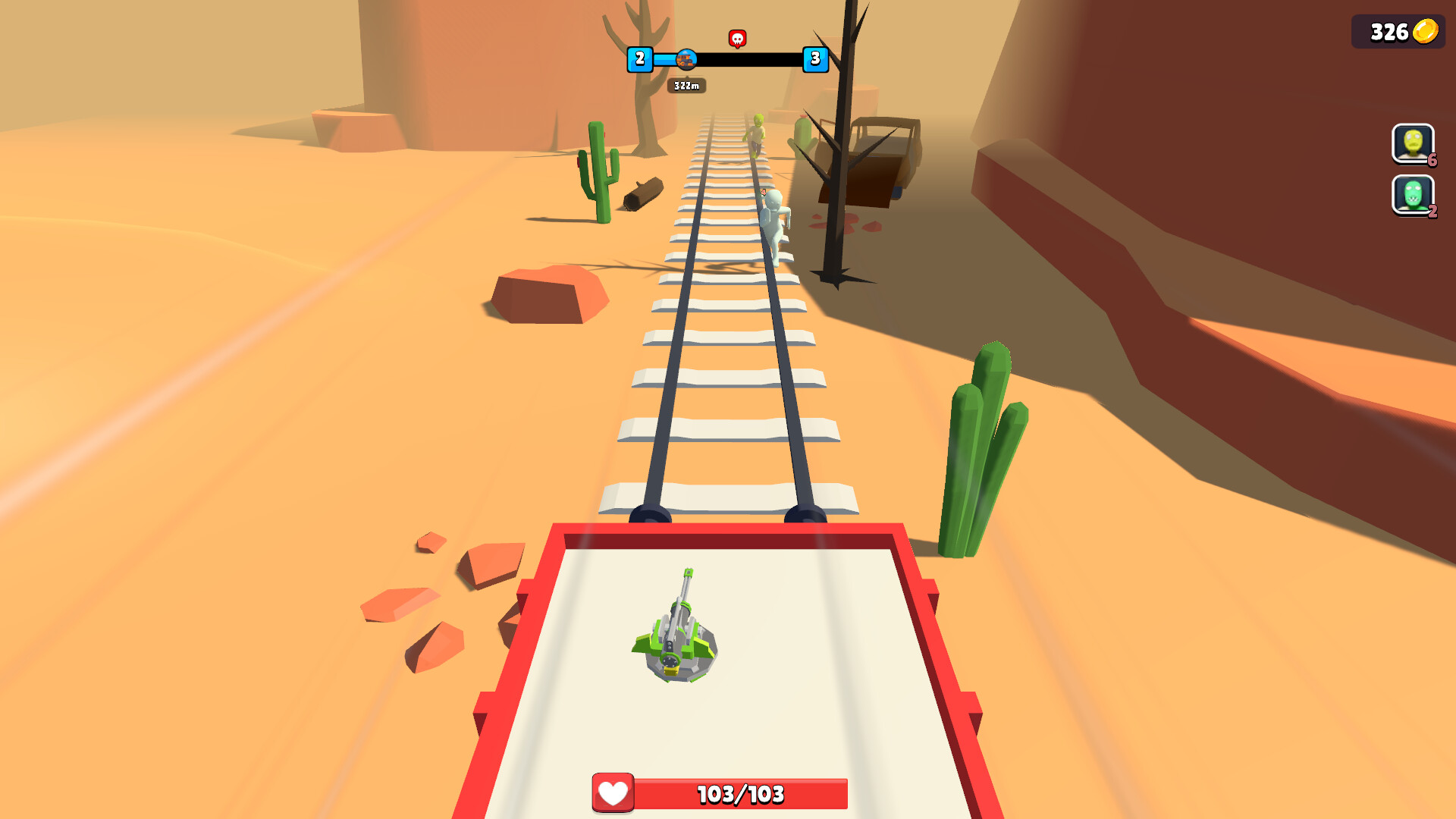Click the 322m distance label
Screen dimensions: 1456x819
[x=686, y=86]
